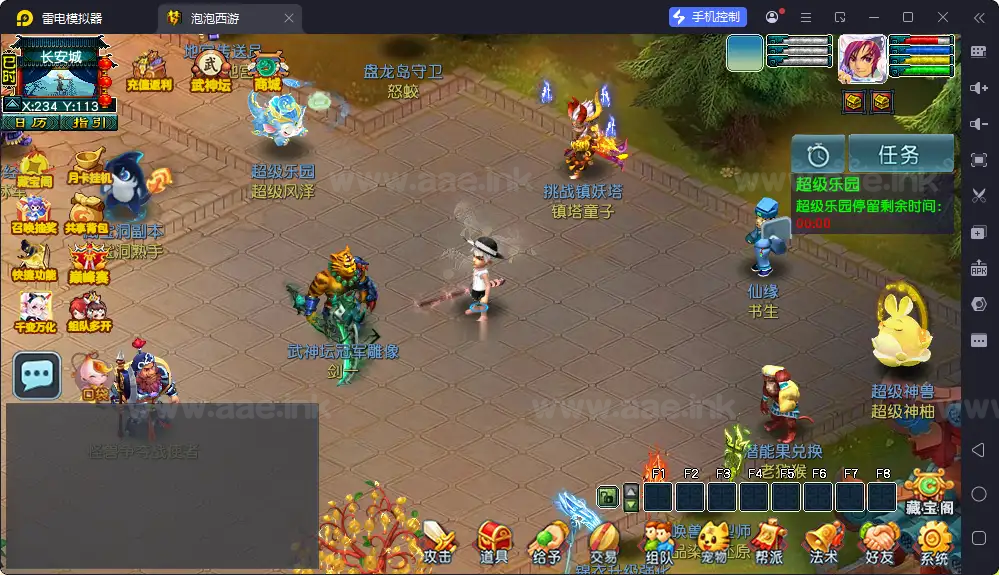Click the 日历 (Calendar) button
The image size is (999, 575).
point(30,122)
